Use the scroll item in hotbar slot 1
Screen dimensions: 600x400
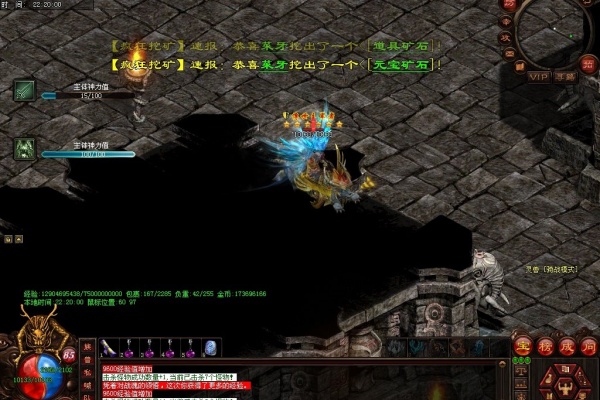(108, 348)
